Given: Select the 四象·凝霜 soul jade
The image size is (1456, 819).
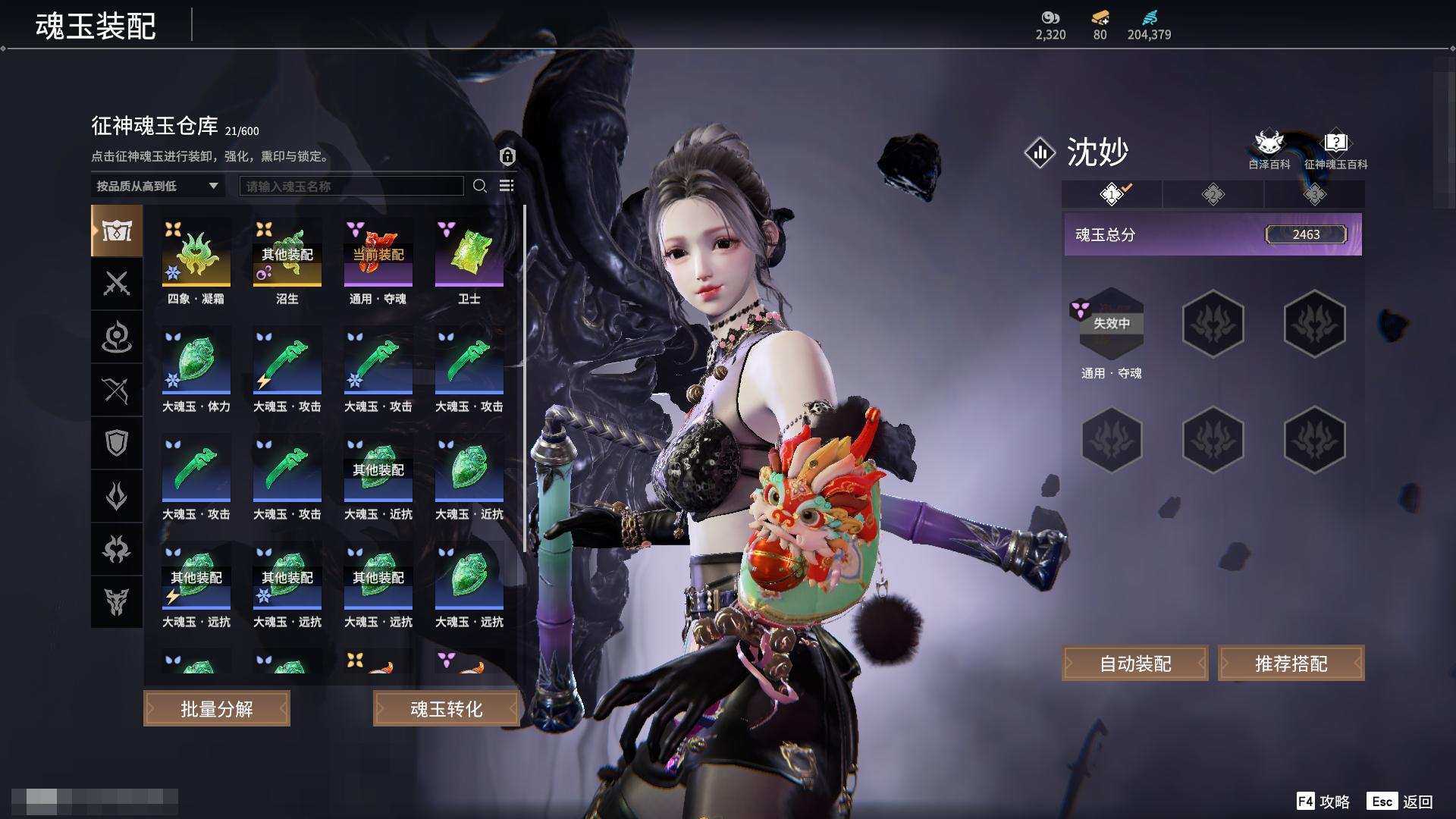Looking at the screenshot, I should 196,253.
